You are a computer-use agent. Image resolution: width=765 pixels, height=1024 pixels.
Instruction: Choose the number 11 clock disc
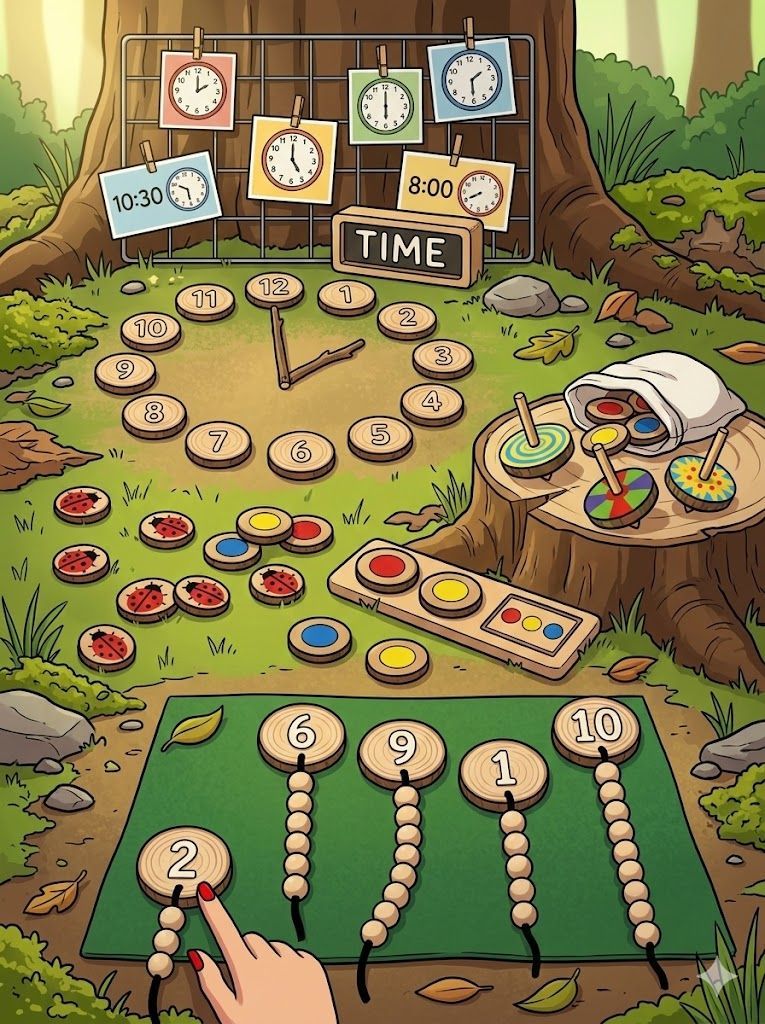[x=205, y=299]
